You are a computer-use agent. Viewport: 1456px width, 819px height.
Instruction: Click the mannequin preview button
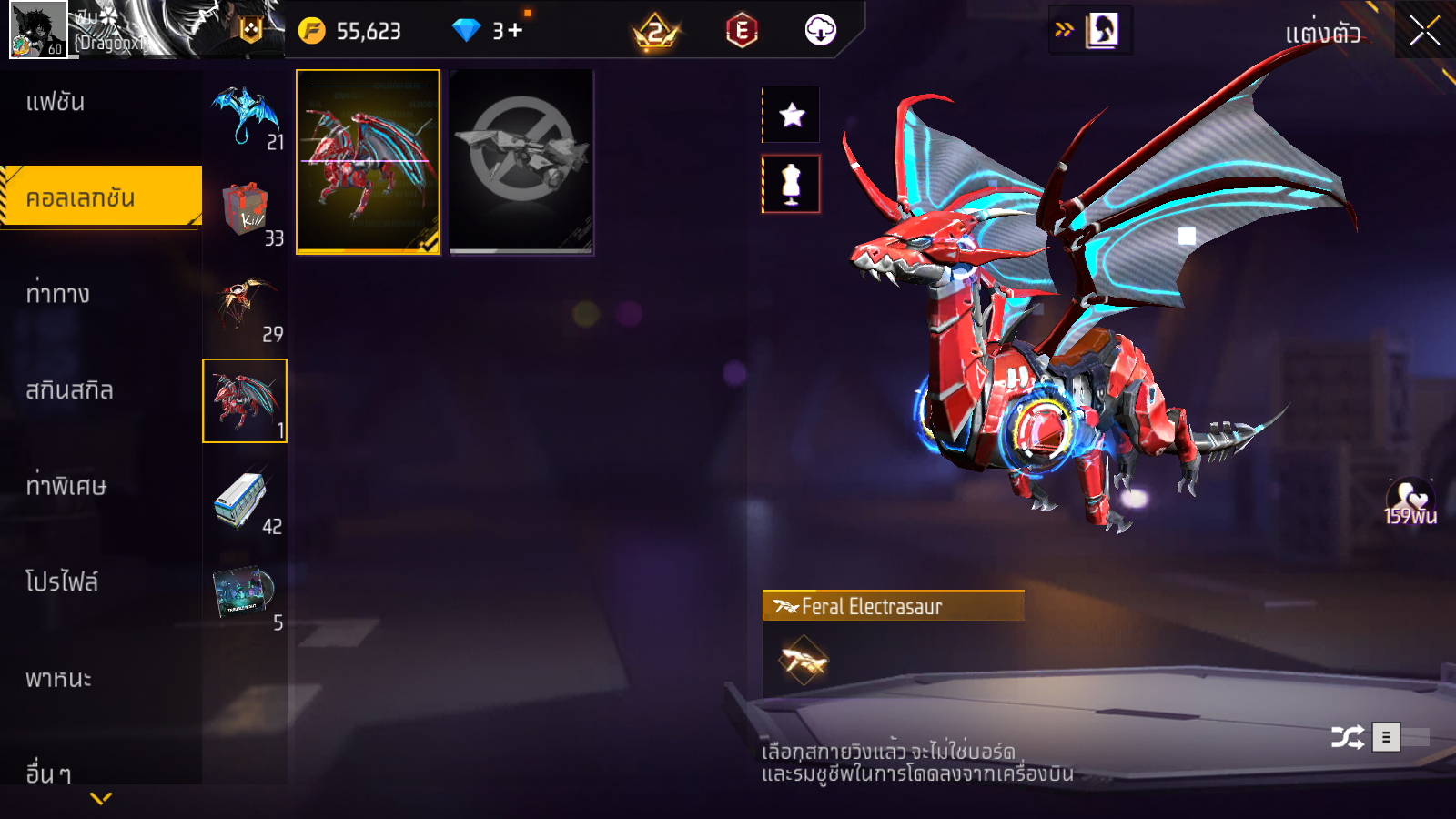tap(792, 184)
